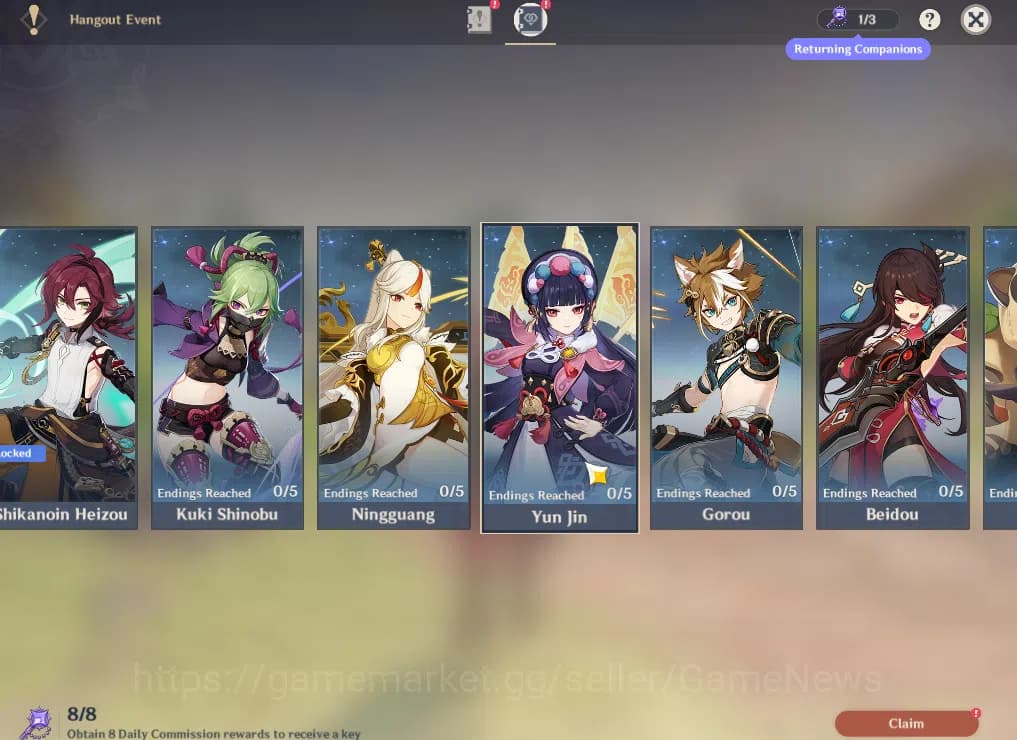Open the Returning Companions tooltip
Viewport: 1017px width, 740px height.
pos(858,49)
